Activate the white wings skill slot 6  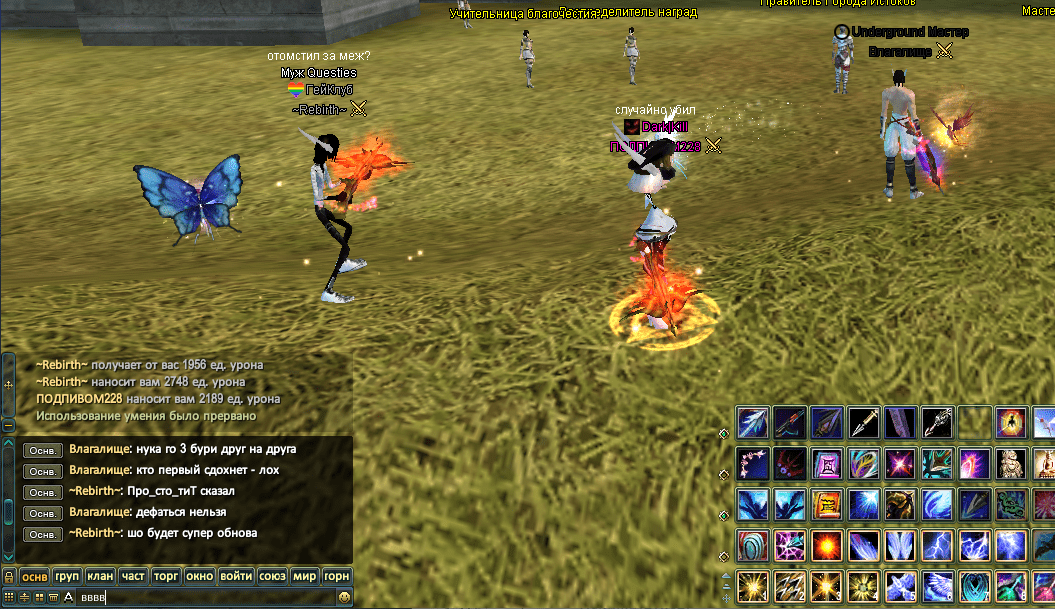938,587
